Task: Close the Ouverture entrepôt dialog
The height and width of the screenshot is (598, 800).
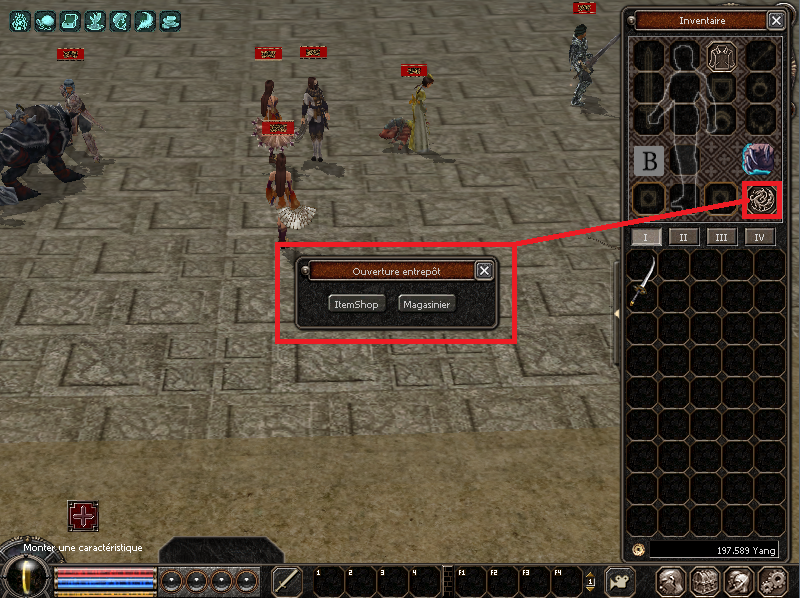Action: [x=484, y=270]
